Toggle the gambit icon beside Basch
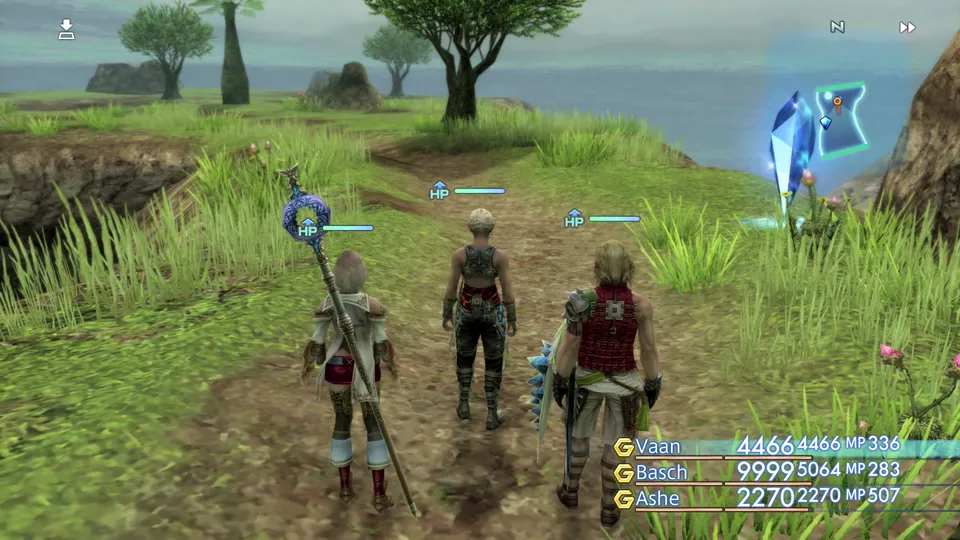The width and height of the screenshot is (960, 540). (624, 473)
